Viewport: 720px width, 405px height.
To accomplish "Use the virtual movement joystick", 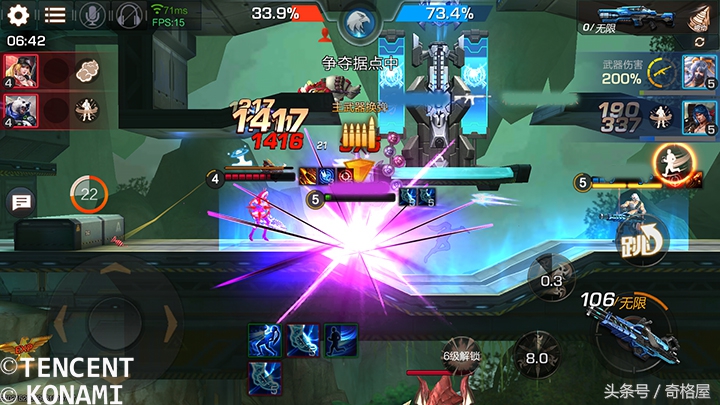I will (116, 319).
